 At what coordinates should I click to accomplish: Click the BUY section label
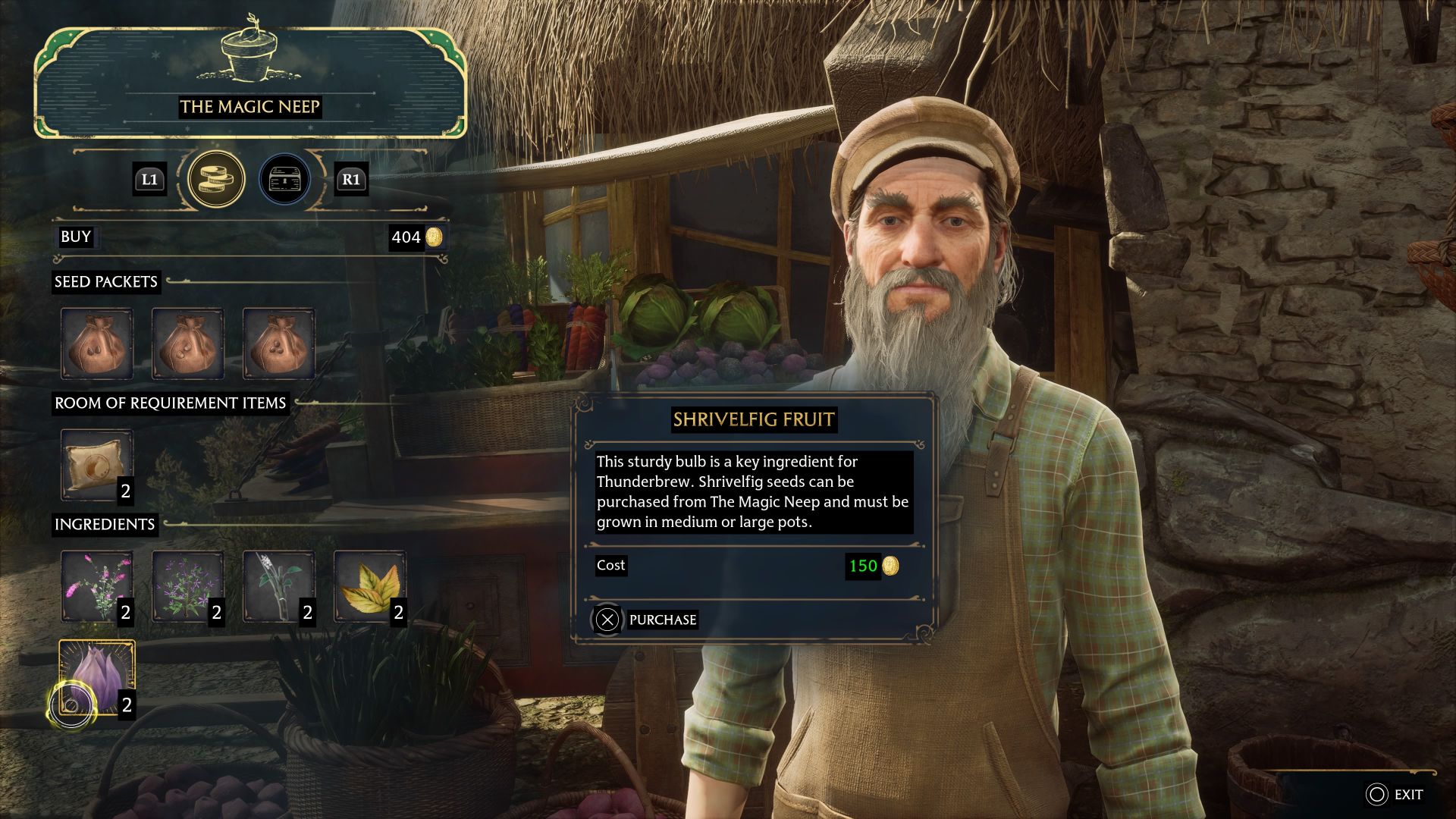[x=75, y=237]
